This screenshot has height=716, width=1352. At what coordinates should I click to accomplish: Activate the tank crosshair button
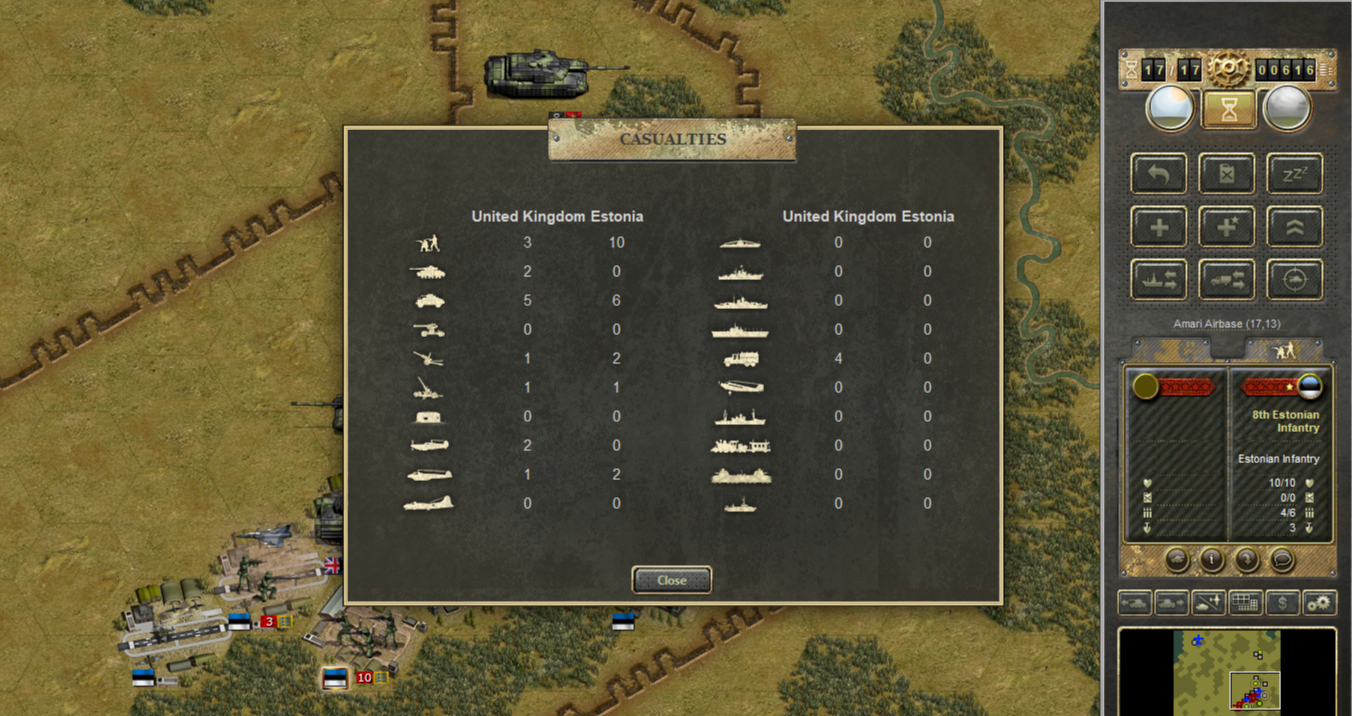point(1295,280)
